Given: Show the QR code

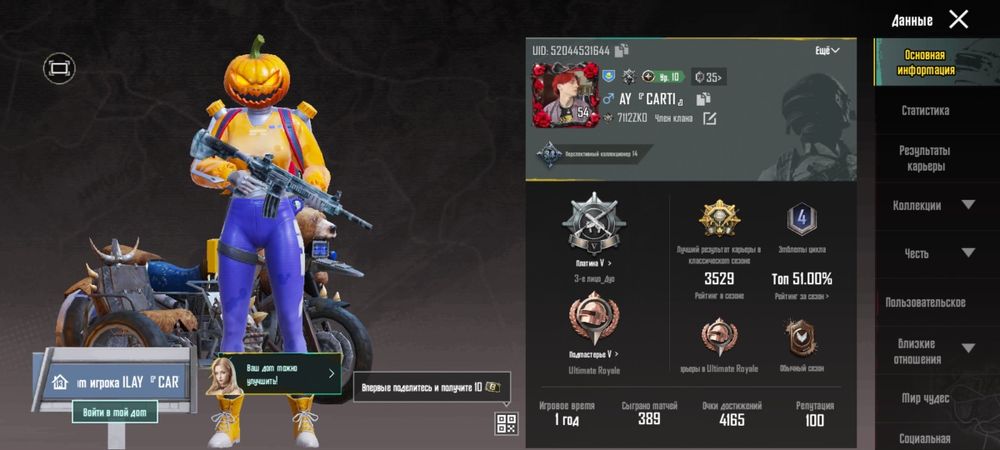Looking at the screenshot, I should tap(506, 423).
